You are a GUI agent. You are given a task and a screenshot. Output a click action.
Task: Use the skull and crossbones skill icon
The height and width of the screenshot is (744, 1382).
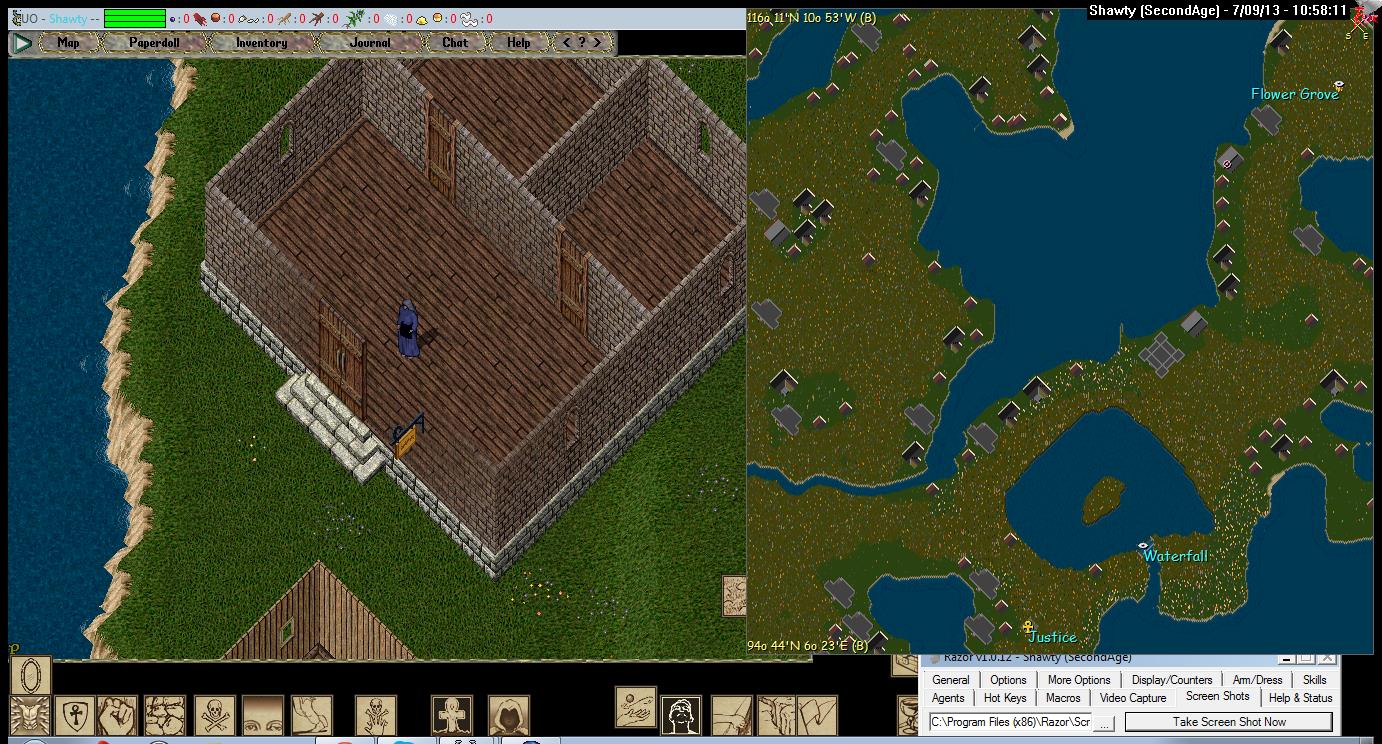(x=214, y=714)
